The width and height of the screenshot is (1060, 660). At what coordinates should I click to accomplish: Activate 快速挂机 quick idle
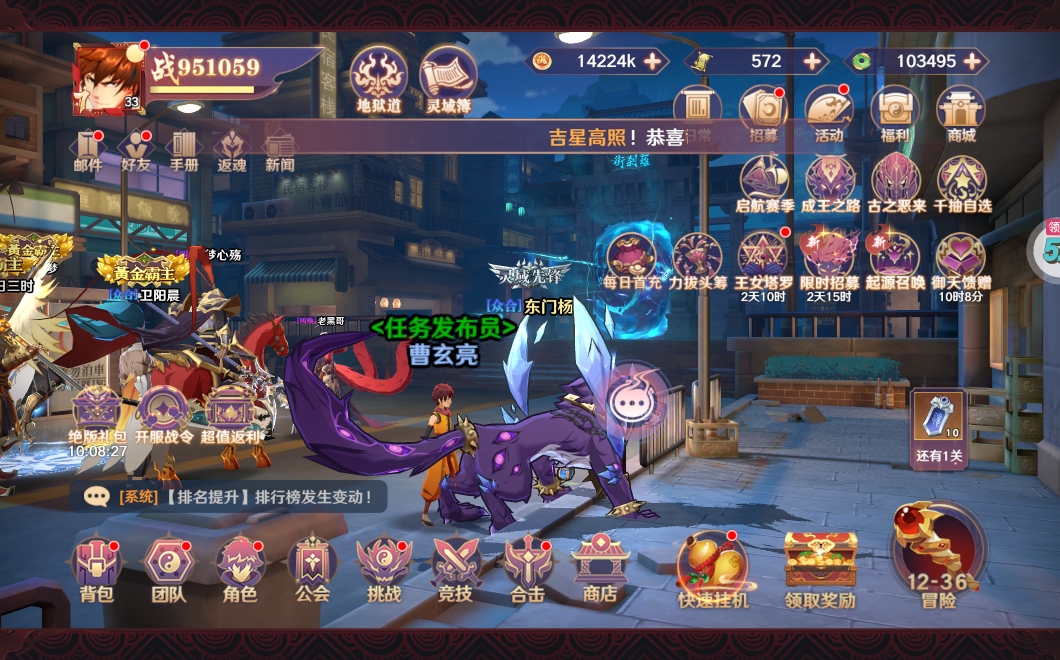(x=712, y=566)
